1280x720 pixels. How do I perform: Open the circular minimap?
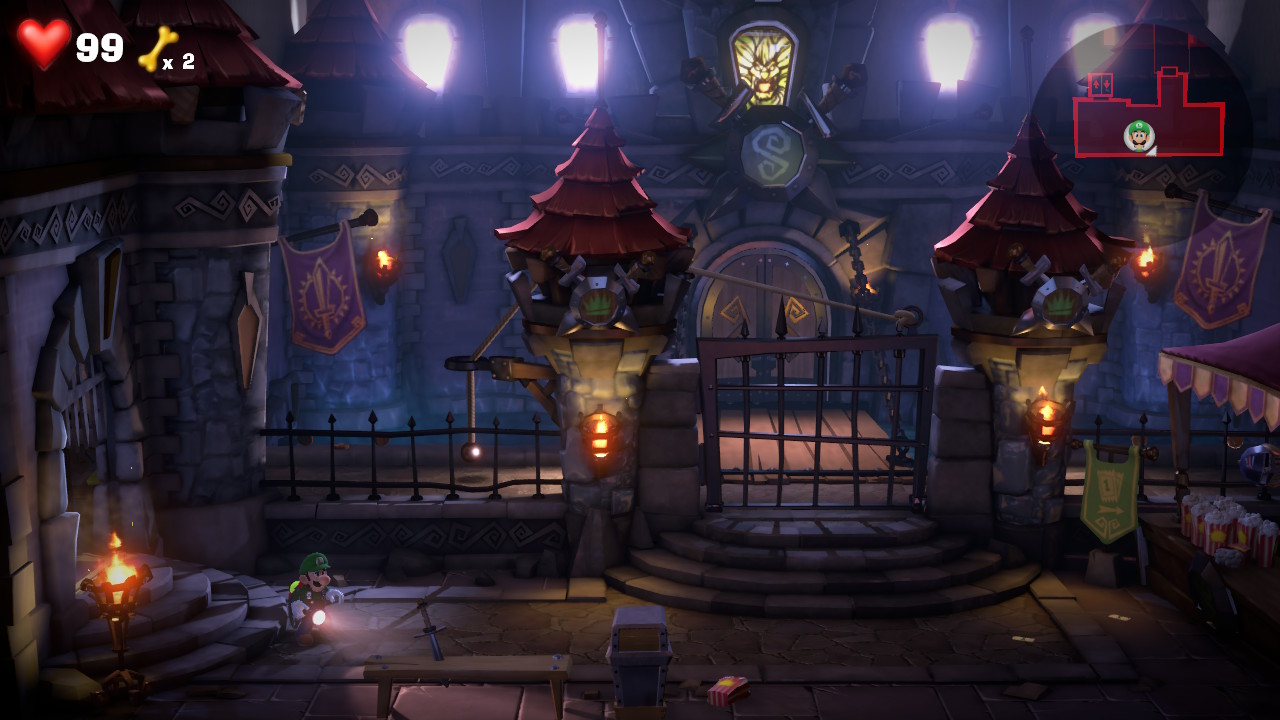coord(1141,123)
